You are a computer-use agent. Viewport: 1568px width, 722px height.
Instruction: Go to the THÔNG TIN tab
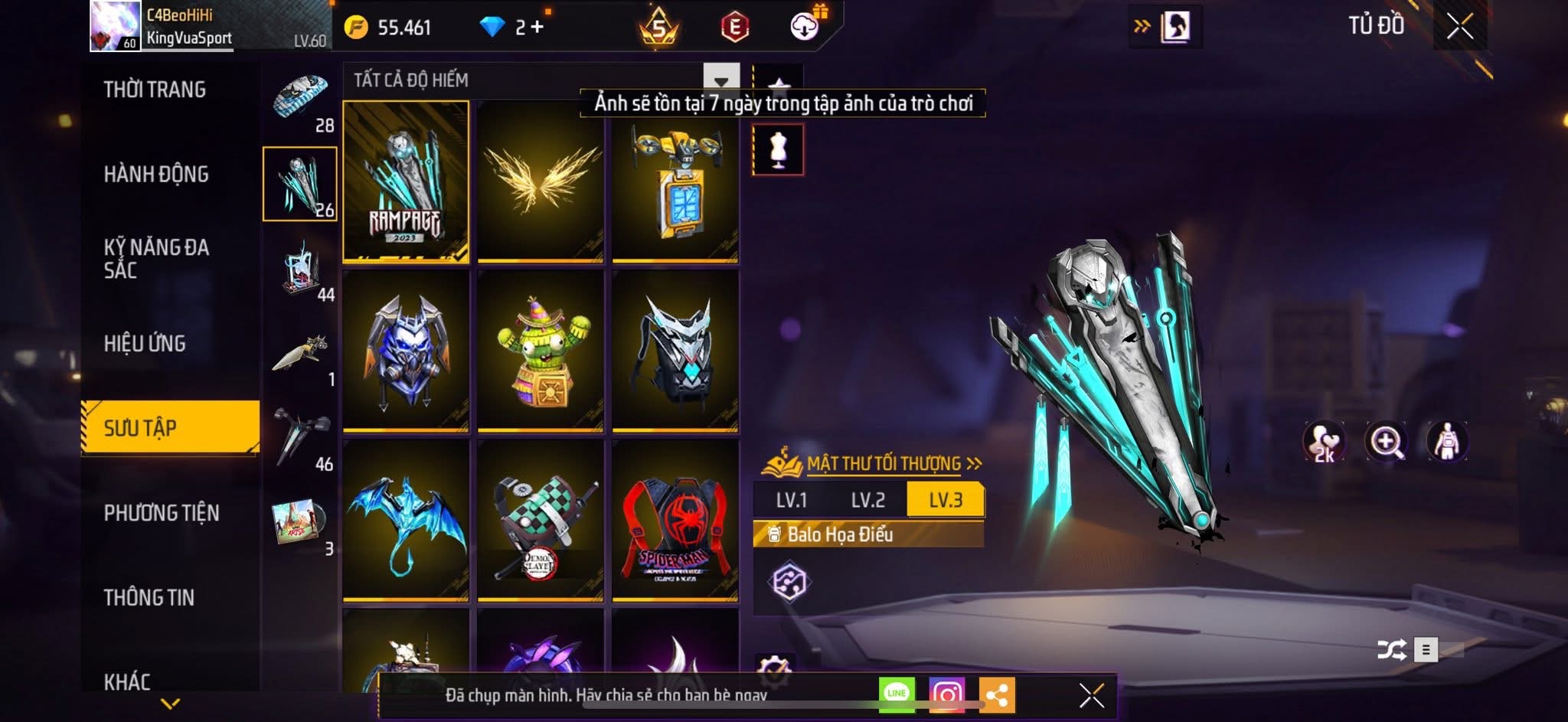(149, 598)
